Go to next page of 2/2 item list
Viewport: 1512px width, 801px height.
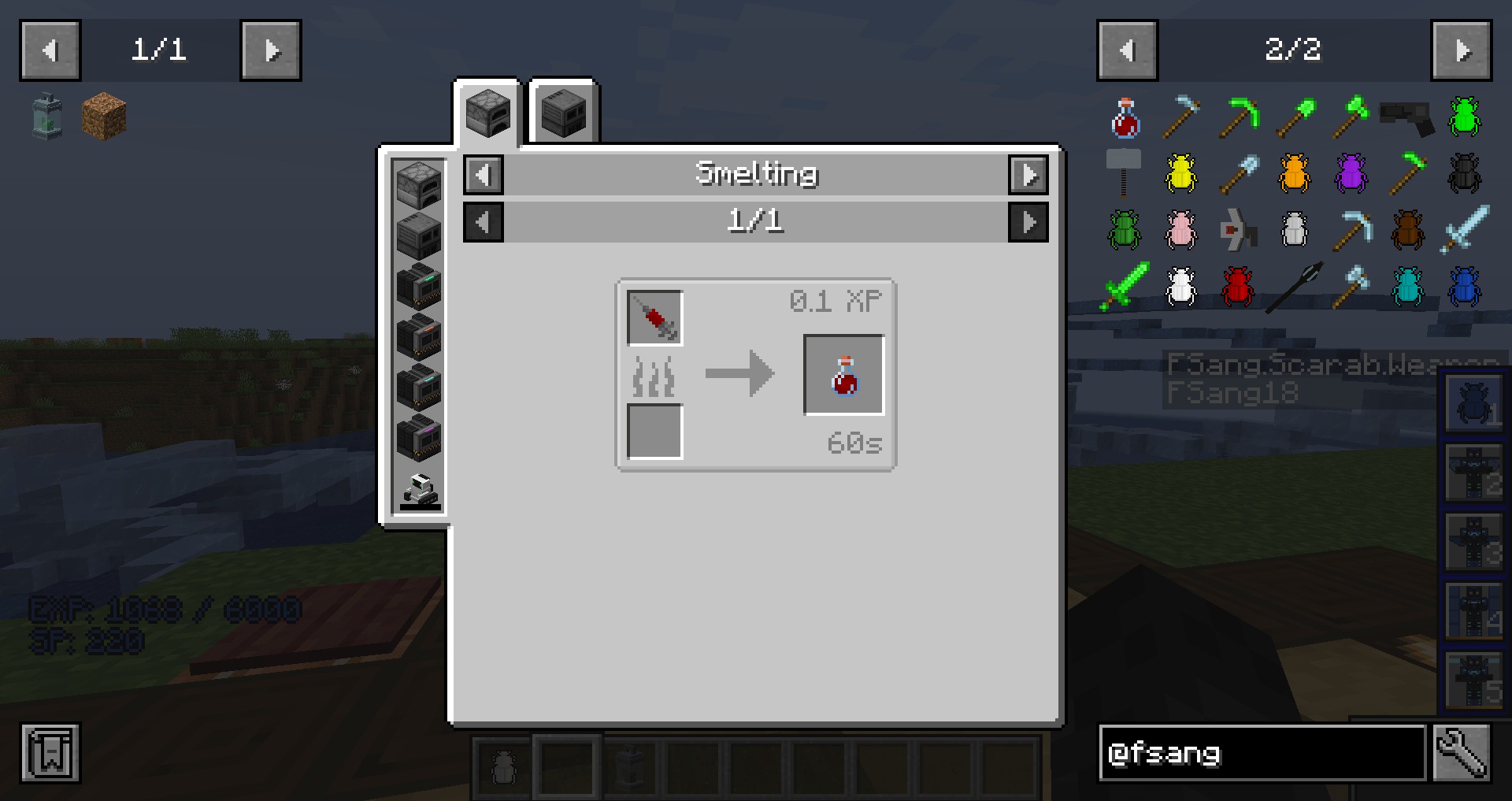click(1461, 51)
